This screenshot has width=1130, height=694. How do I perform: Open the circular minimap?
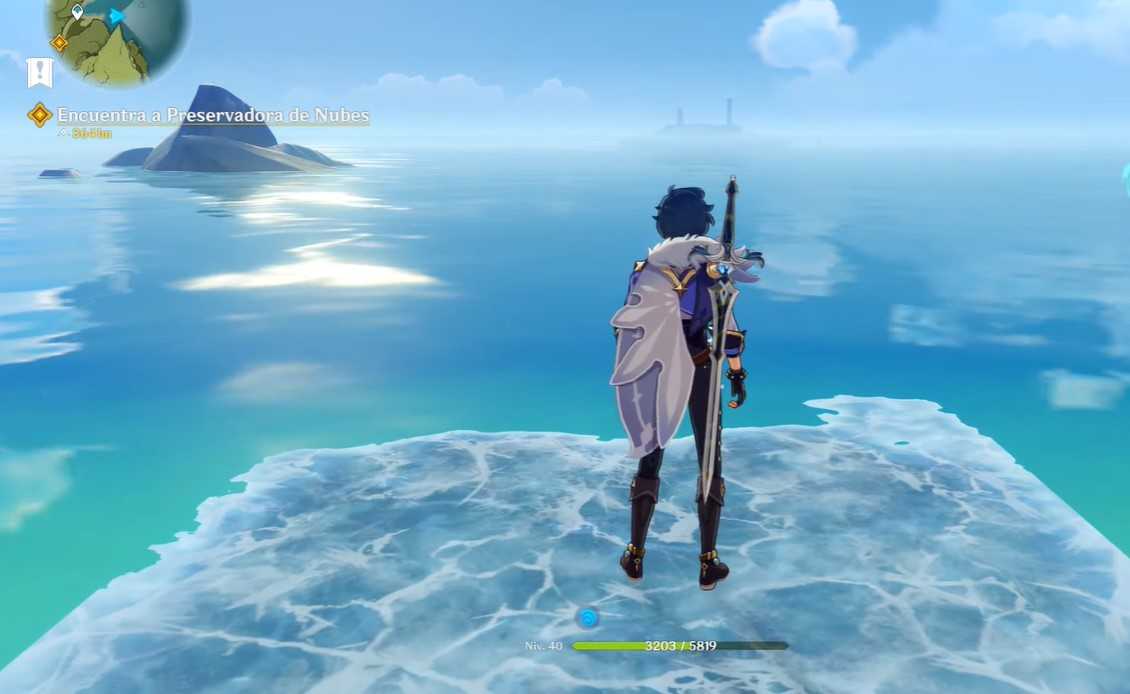click(x=115, y=35)
